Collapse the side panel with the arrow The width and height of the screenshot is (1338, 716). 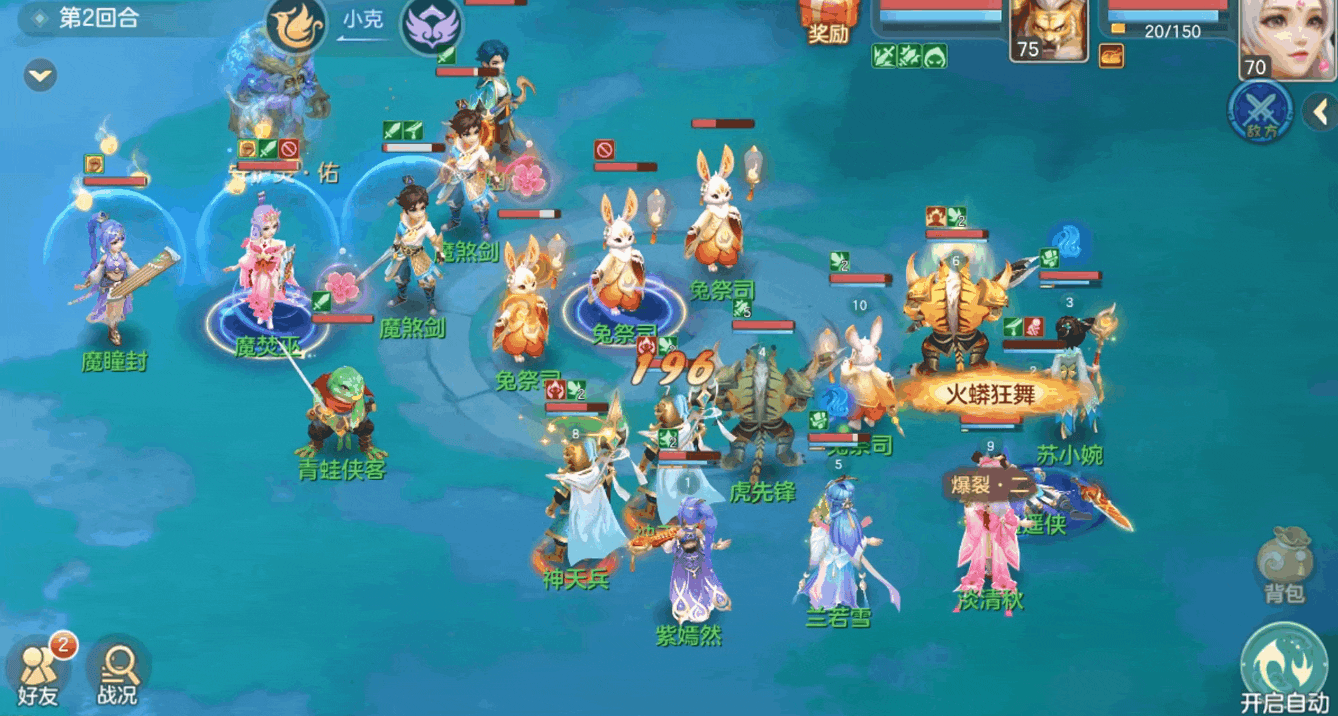1318,113
